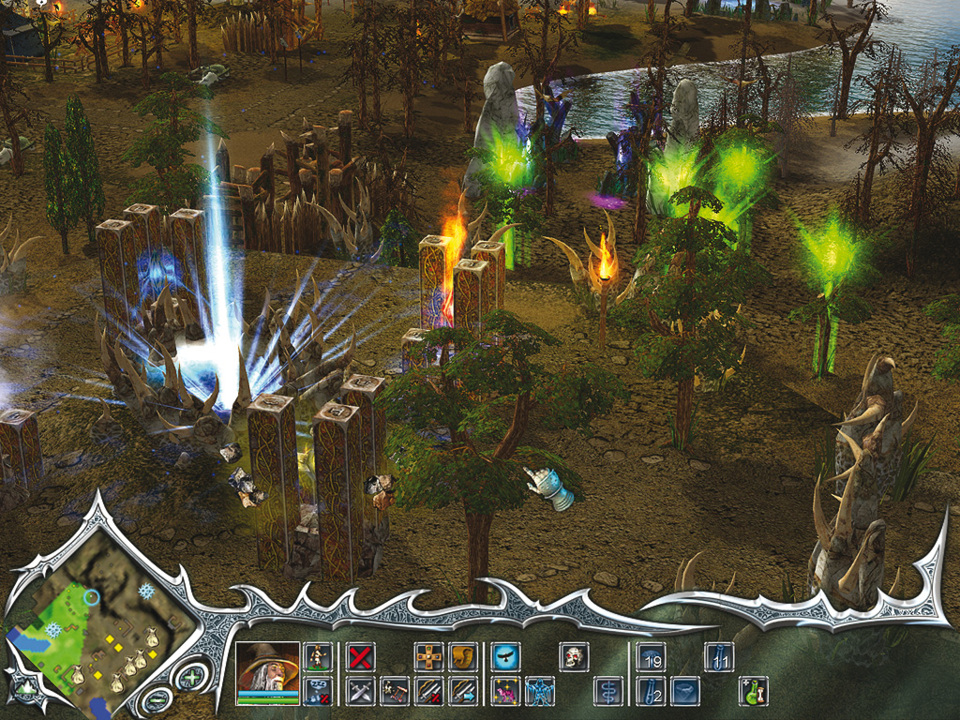Viewport: 960px width, 720px height.
Task: Activate the blue winged figure ability
Action: (540, 690)
